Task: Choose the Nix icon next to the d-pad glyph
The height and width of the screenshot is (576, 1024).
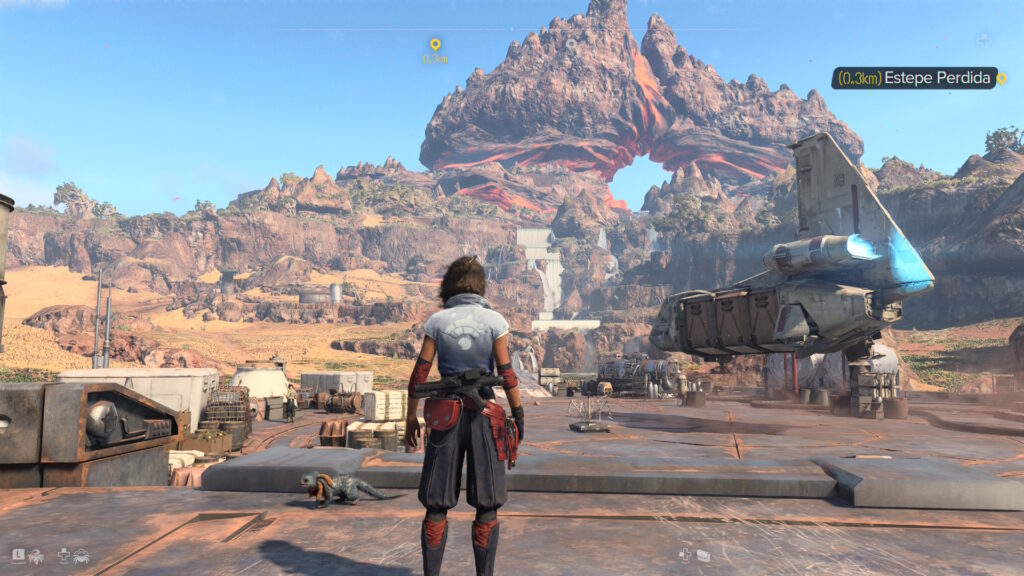Action: pos(81,556)
